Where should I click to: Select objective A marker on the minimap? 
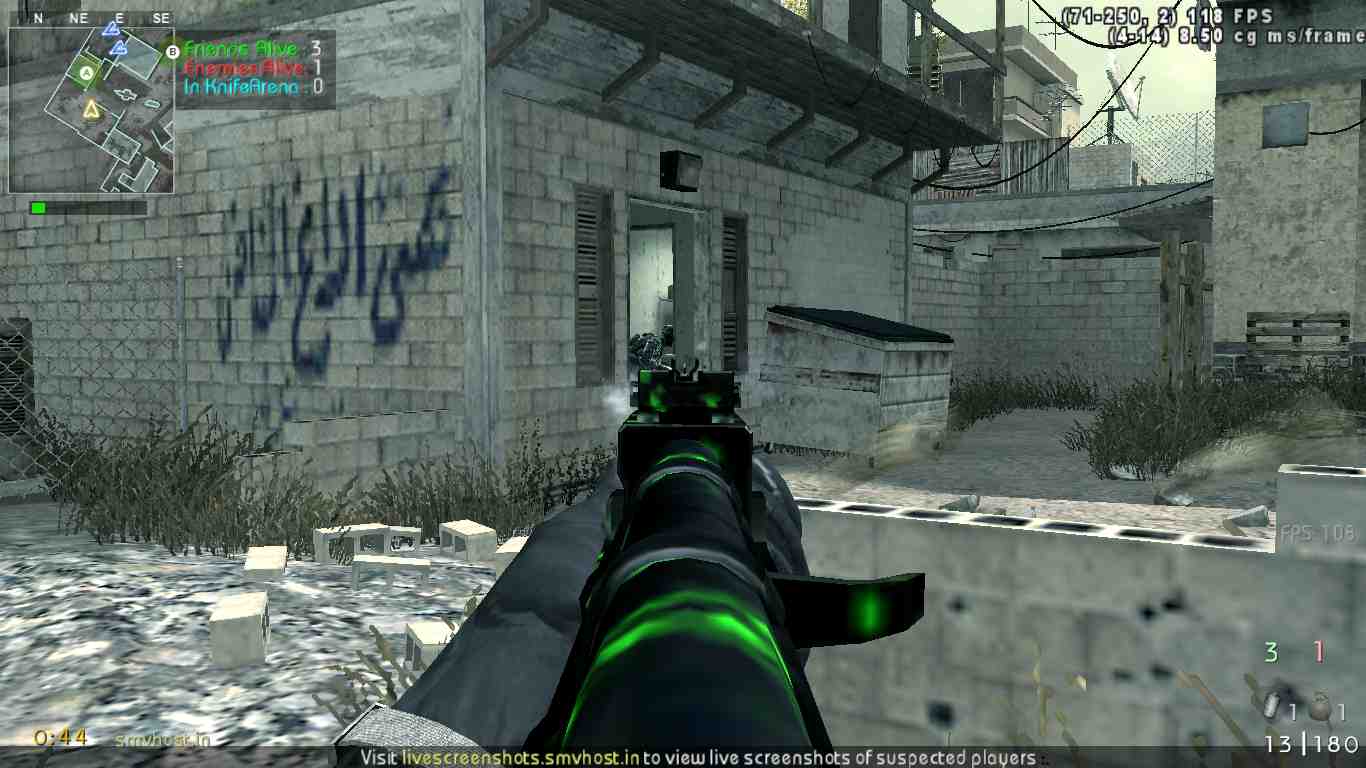pos(86,73)
